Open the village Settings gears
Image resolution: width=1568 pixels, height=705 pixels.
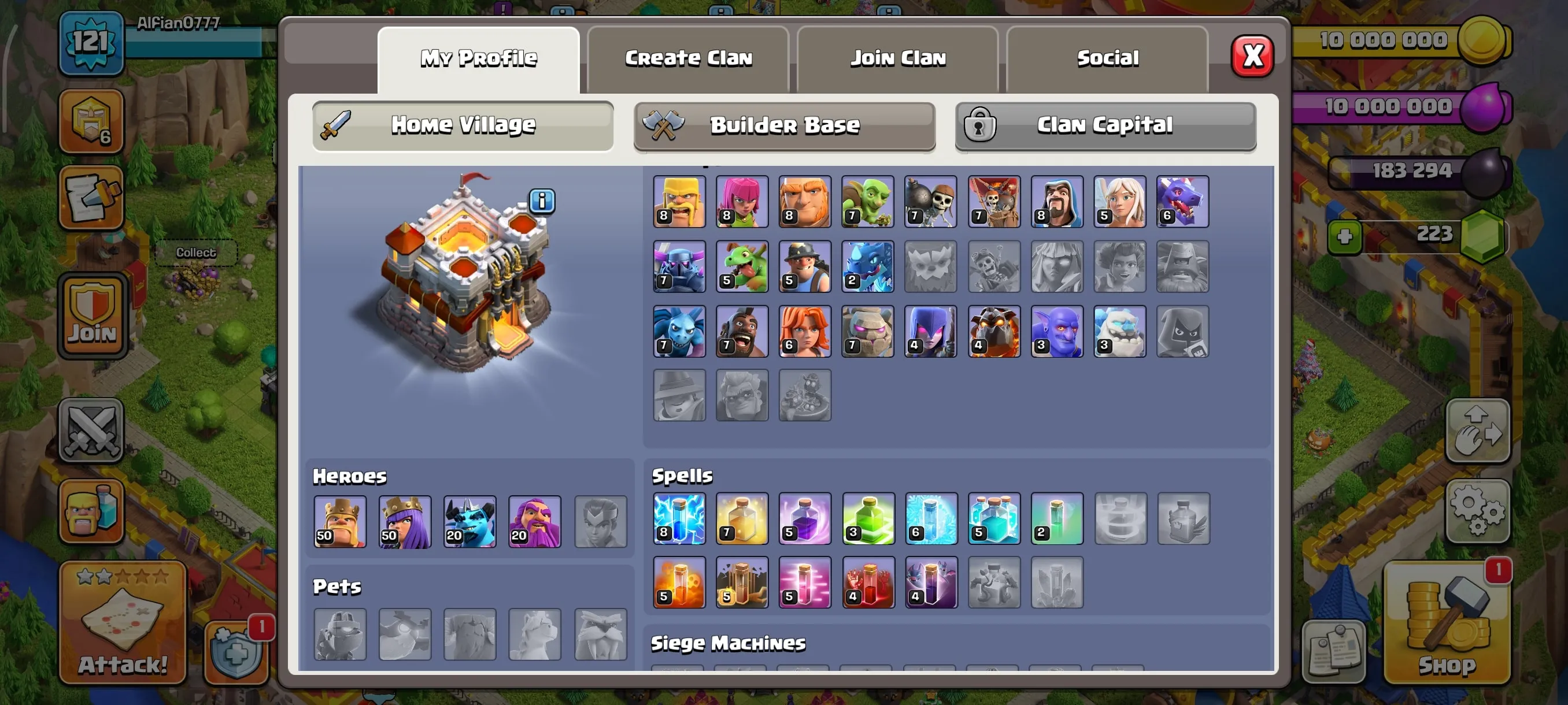point(1478,513)
